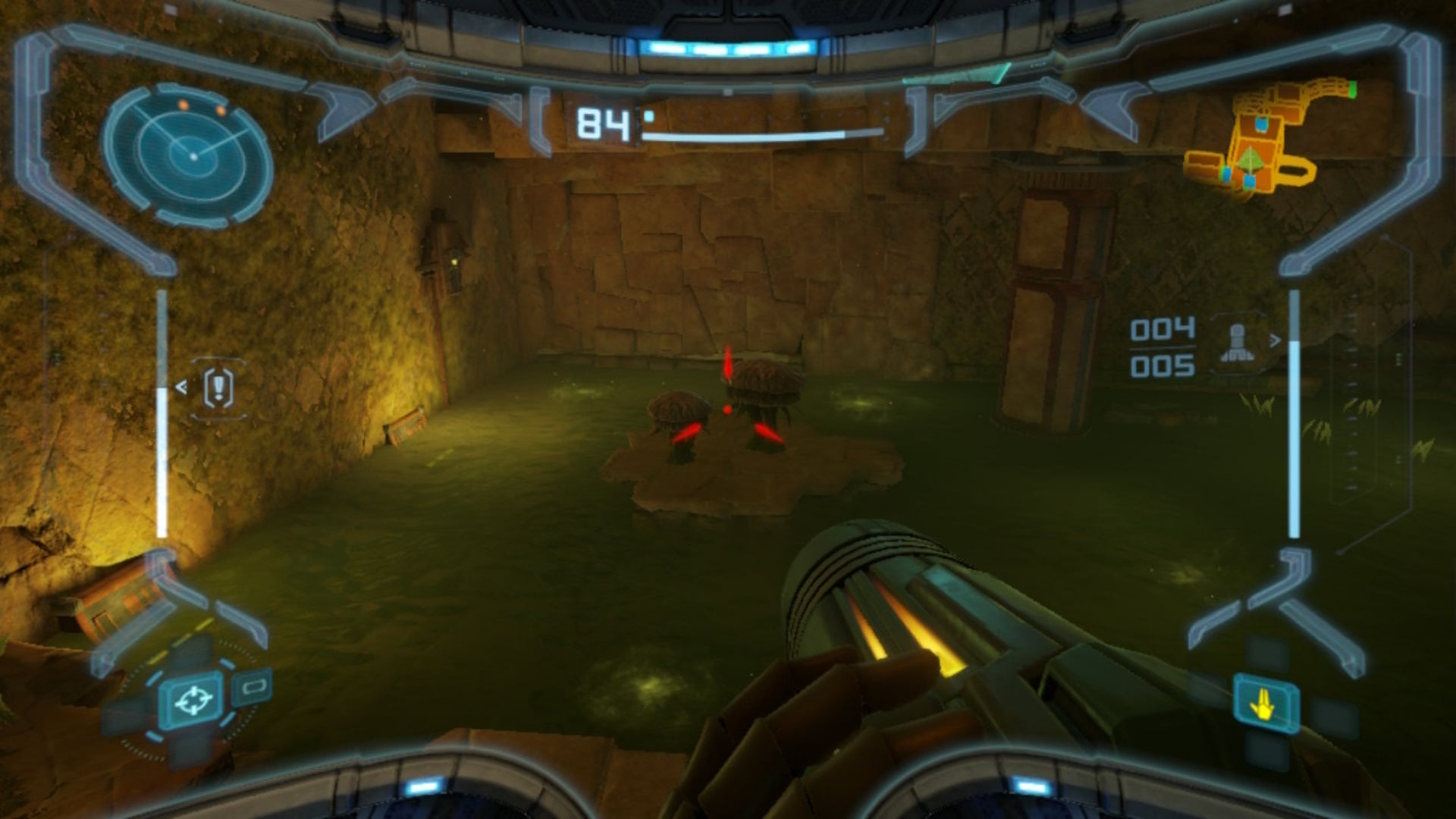Click the right chevron next to the missile icon
The image size is (1456, 819).
click(1275, 339)
